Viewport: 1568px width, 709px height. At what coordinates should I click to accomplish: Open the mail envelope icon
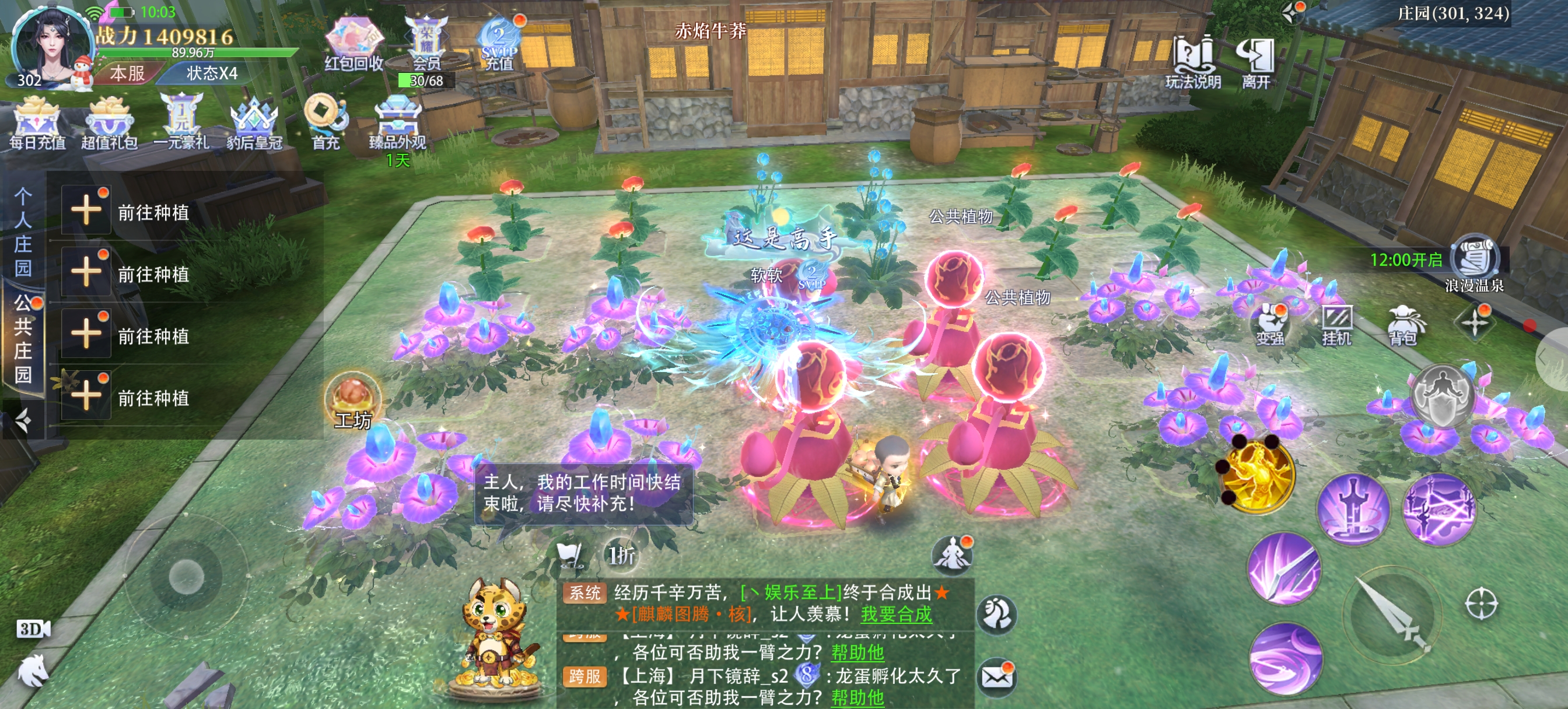[x=996, y=676]
